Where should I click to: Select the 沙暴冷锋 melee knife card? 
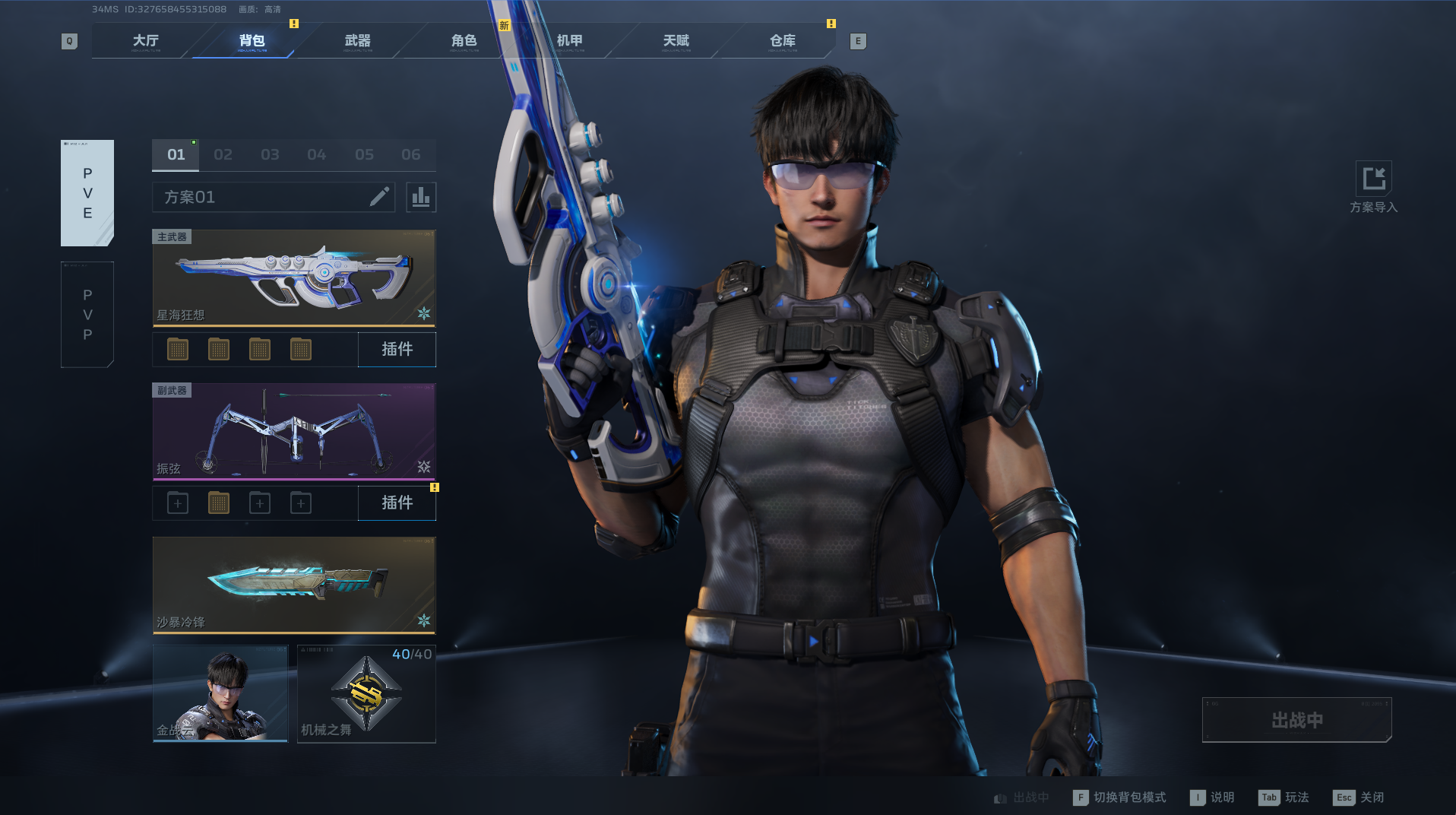coord(294,585)
